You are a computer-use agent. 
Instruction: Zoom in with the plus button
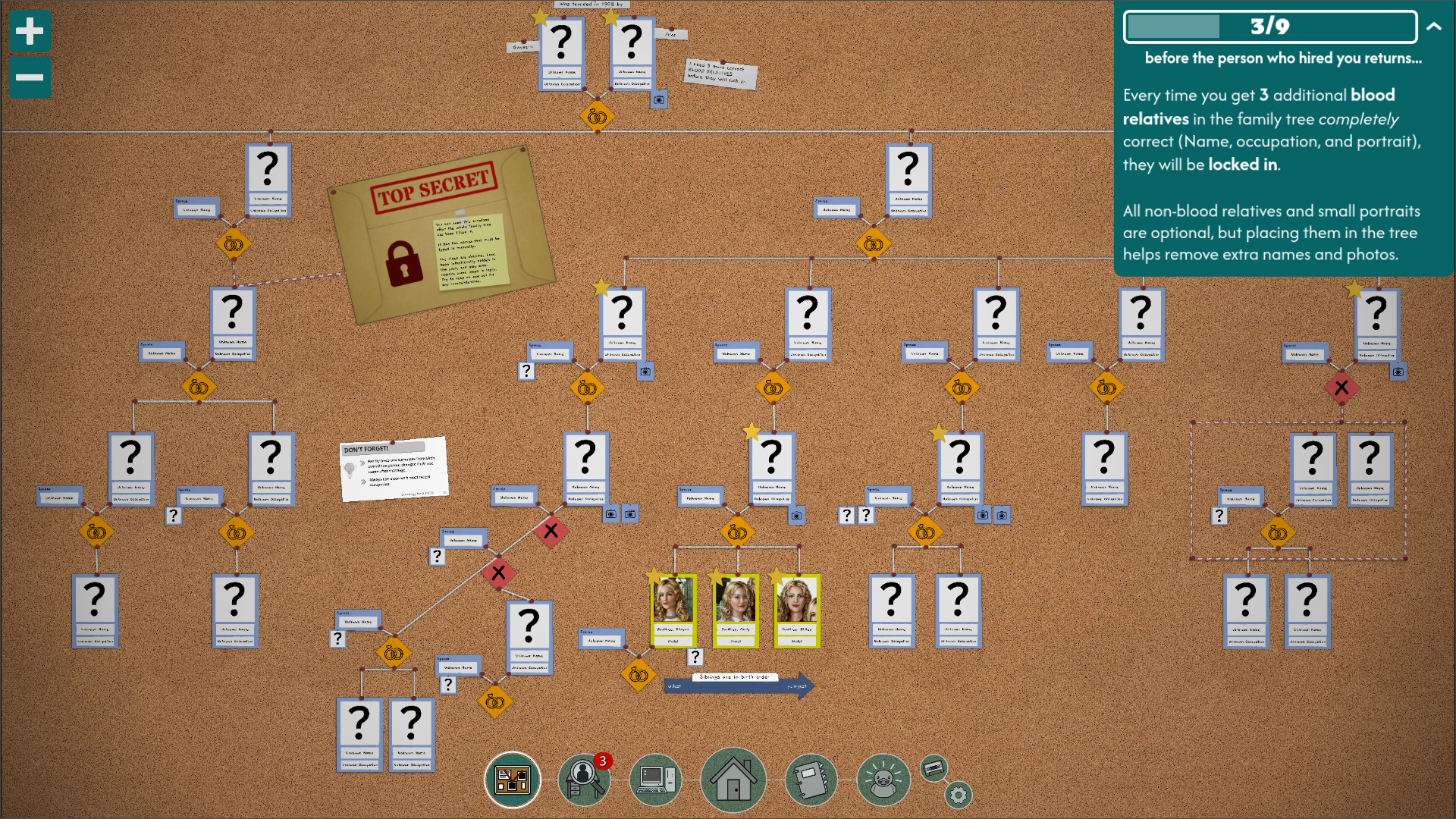tap(29, 32)
